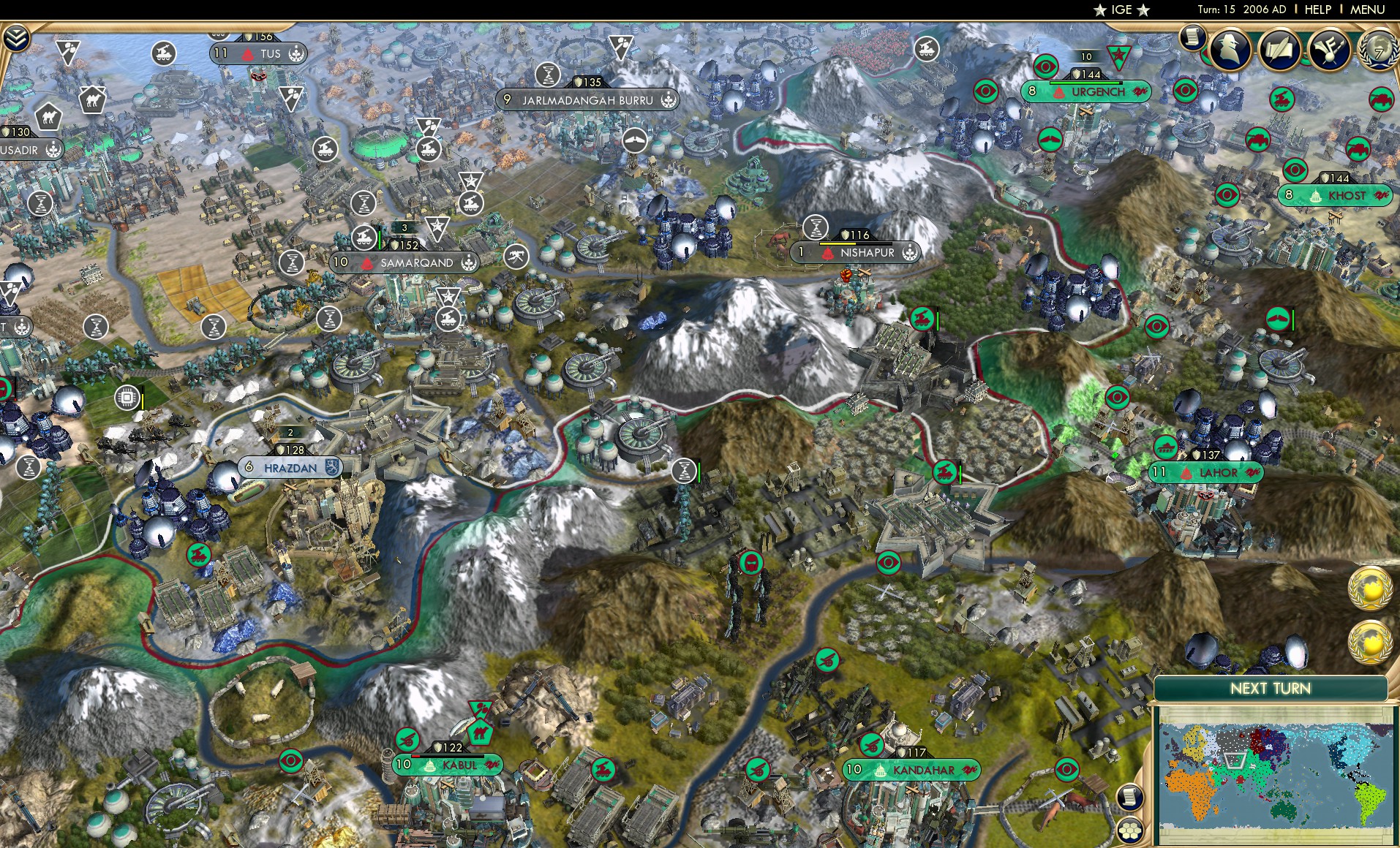Click the computer-chip icon west of Hrazdan

point(127,395)
